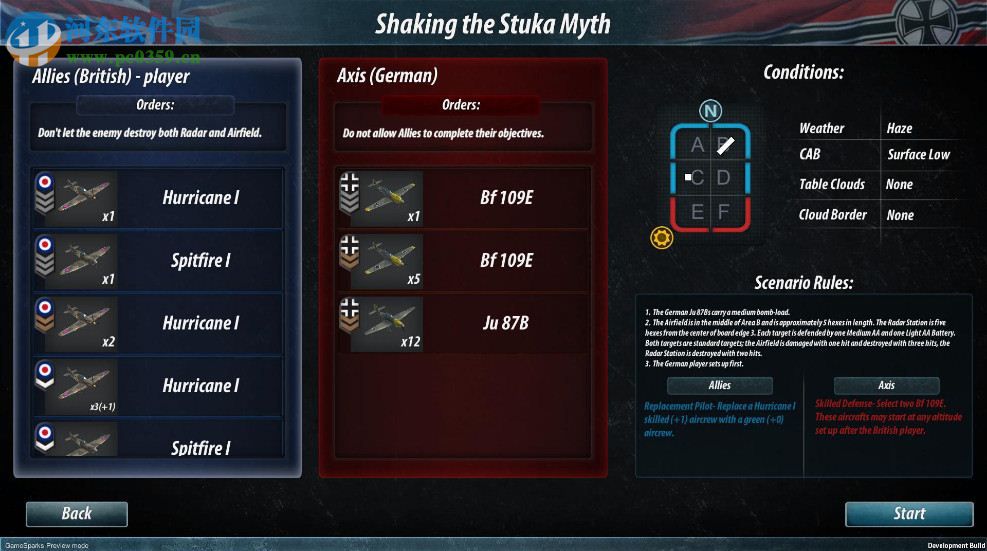Select the Hurricane I x3(+1) unit row

[x=159, y=386]
